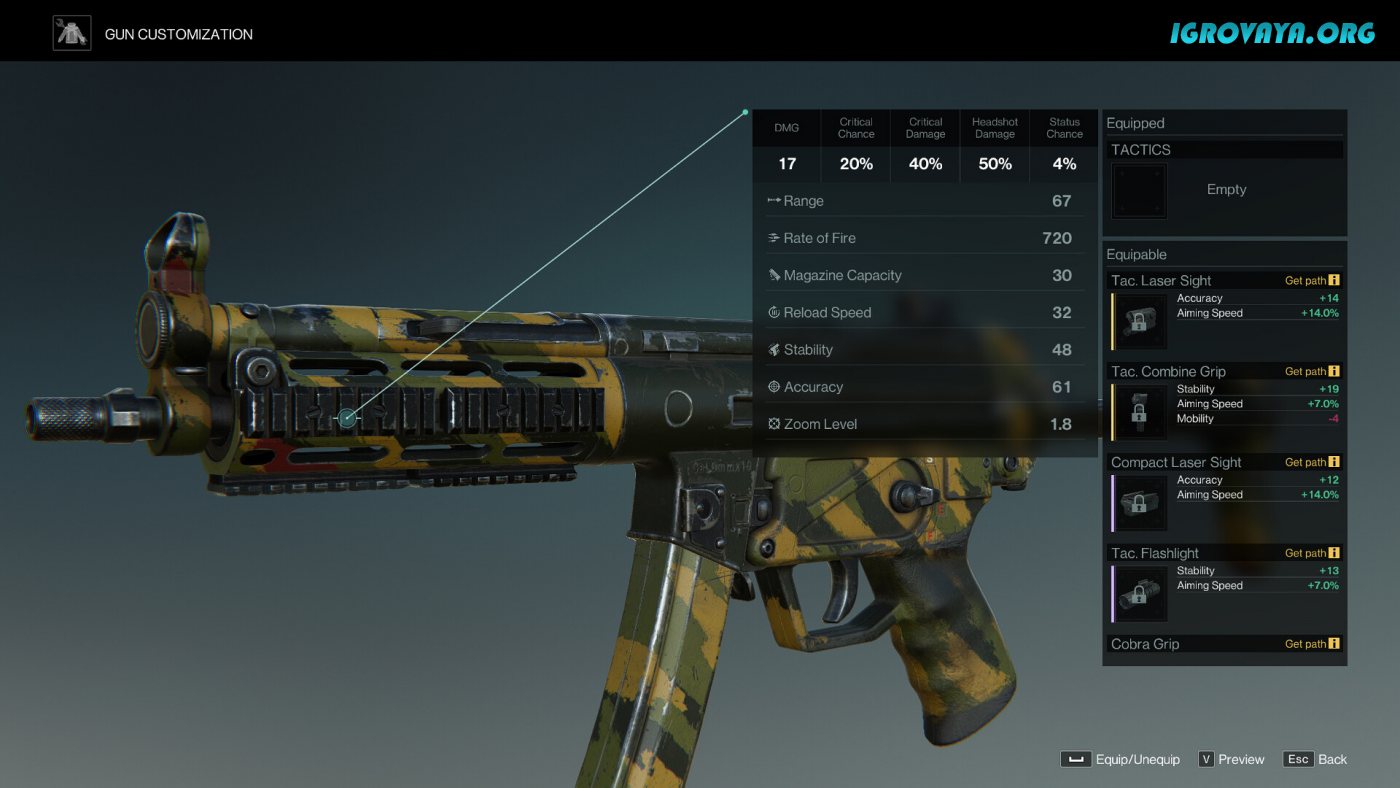The width and height of the screenshot is (1400, 788).
Task: Open Get path for Tac. Combine Grip
Action: [x=1312, y=372]
